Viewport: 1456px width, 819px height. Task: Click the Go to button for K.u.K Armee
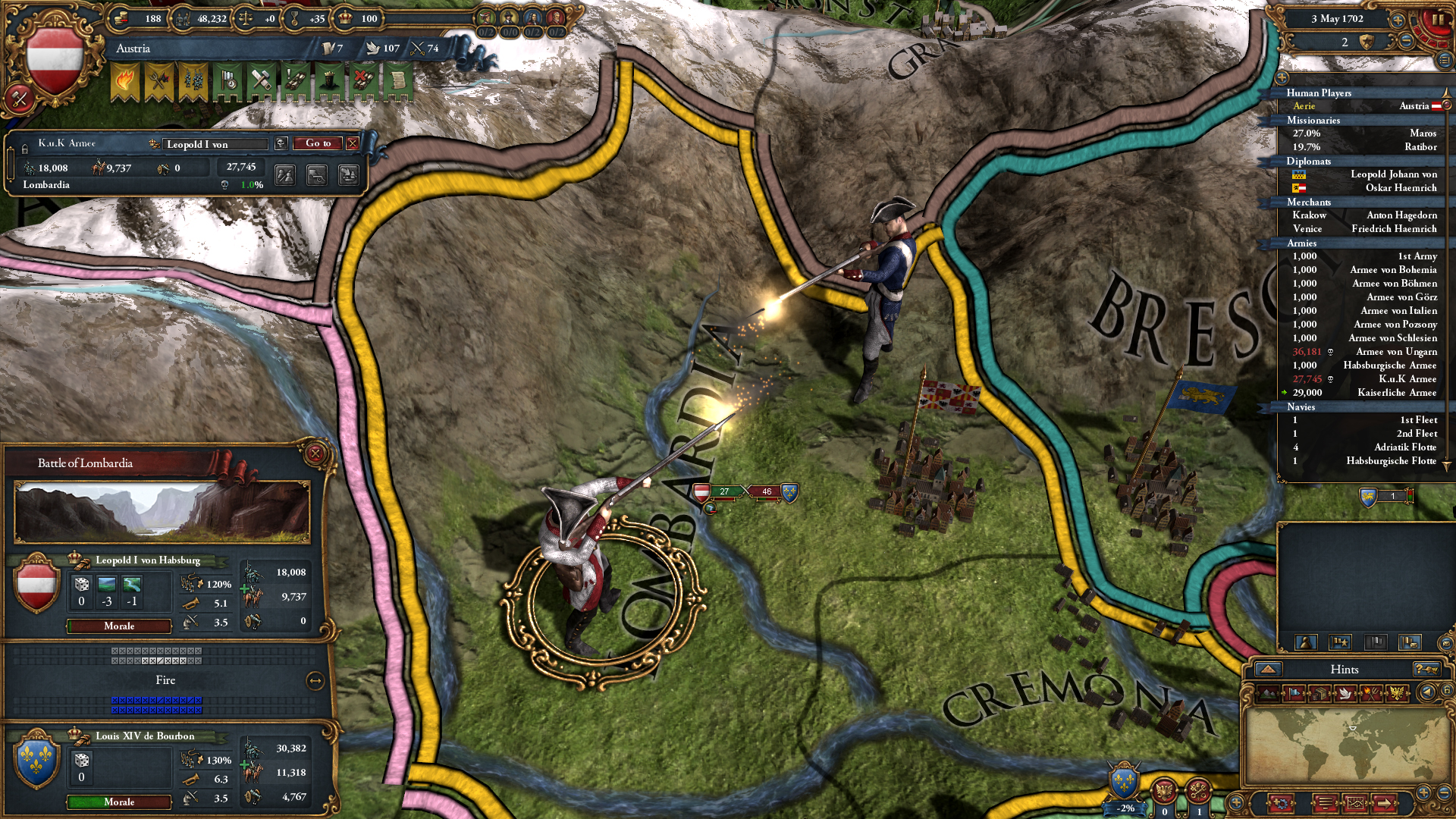(x=318, y=143)
